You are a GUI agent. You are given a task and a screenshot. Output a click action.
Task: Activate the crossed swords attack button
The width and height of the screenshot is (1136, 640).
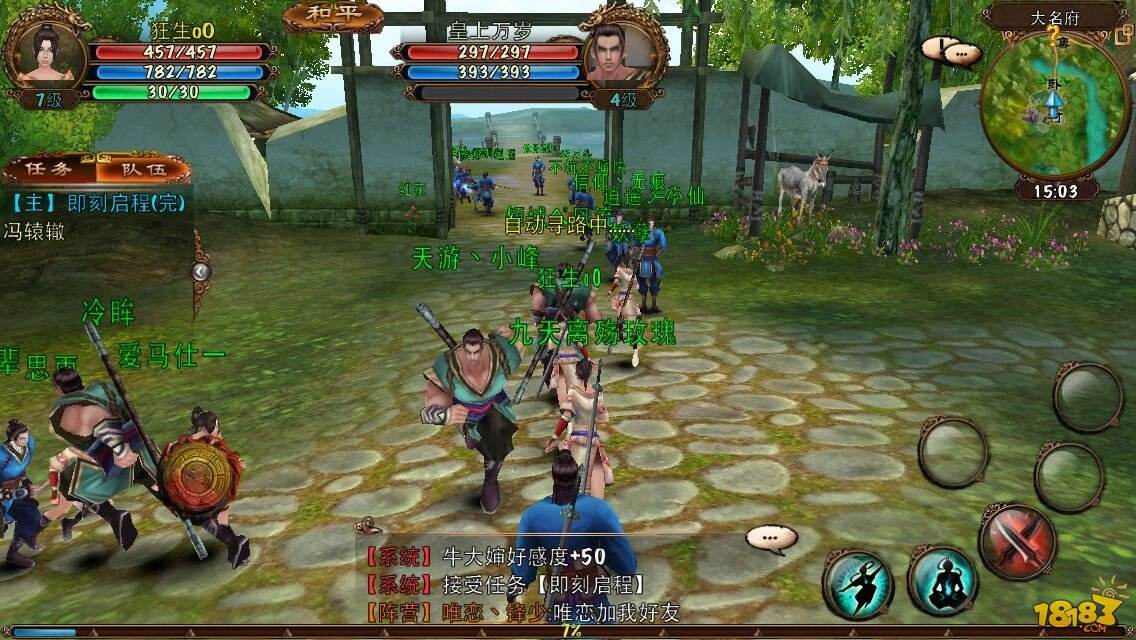(1017, 543)
